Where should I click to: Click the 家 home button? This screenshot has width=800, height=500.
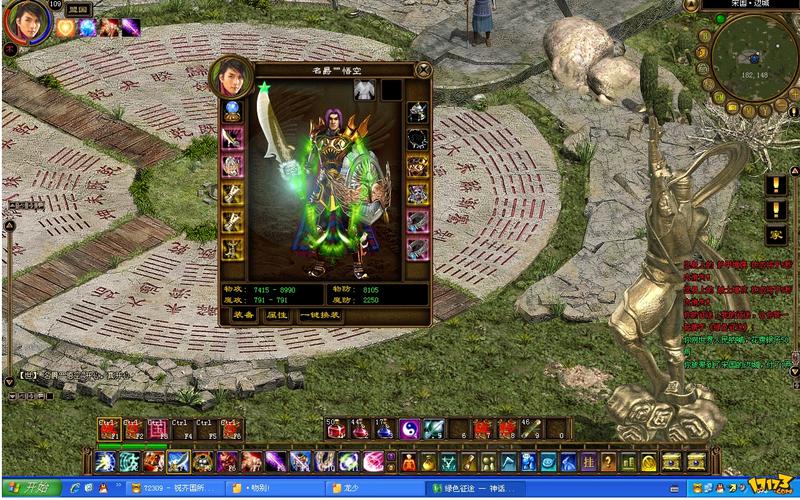tap(776, 235)
